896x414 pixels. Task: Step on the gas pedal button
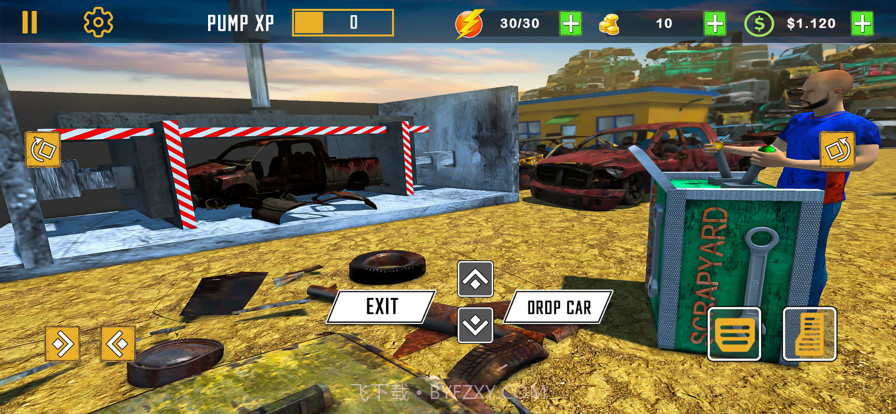point(809,334)
